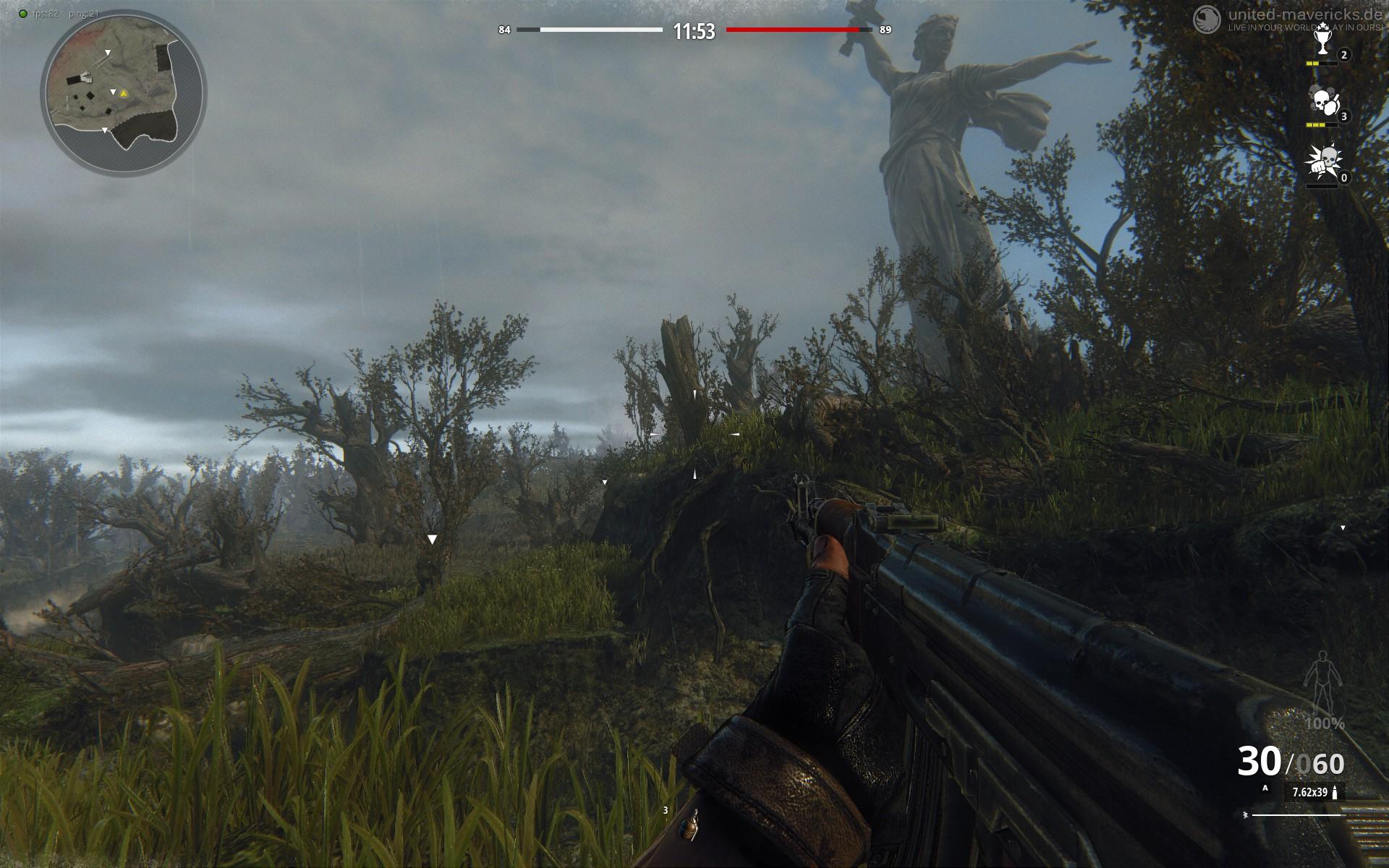Click the yellow player arrow on the minimap
This screenshot has width=1389, height=868.
[124, 93]
